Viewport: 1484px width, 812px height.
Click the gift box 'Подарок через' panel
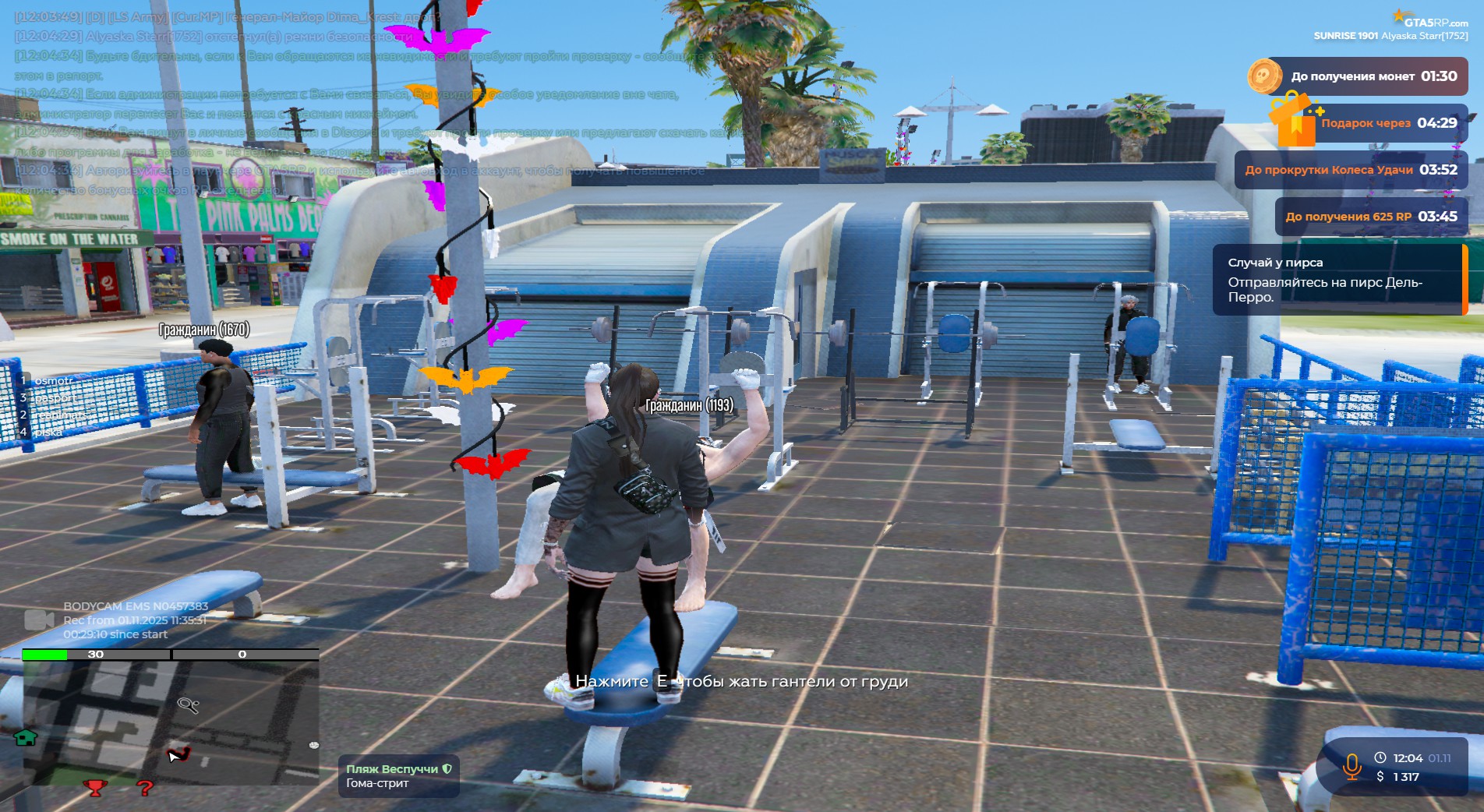pyautogui.click(x=1372, y=123)
